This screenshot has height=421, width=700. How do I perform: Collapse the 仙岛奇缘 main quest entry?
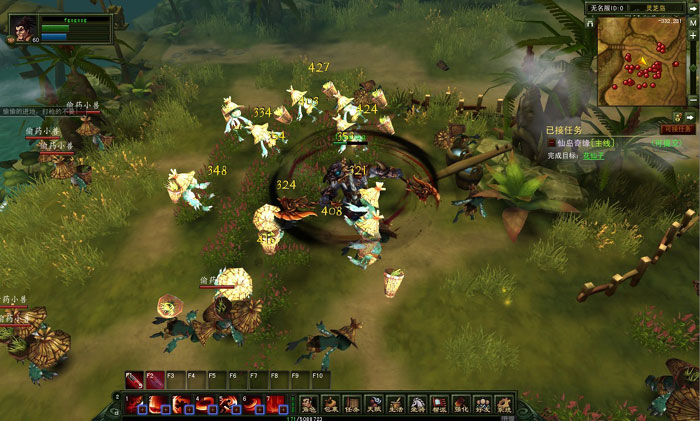[550, 143]
